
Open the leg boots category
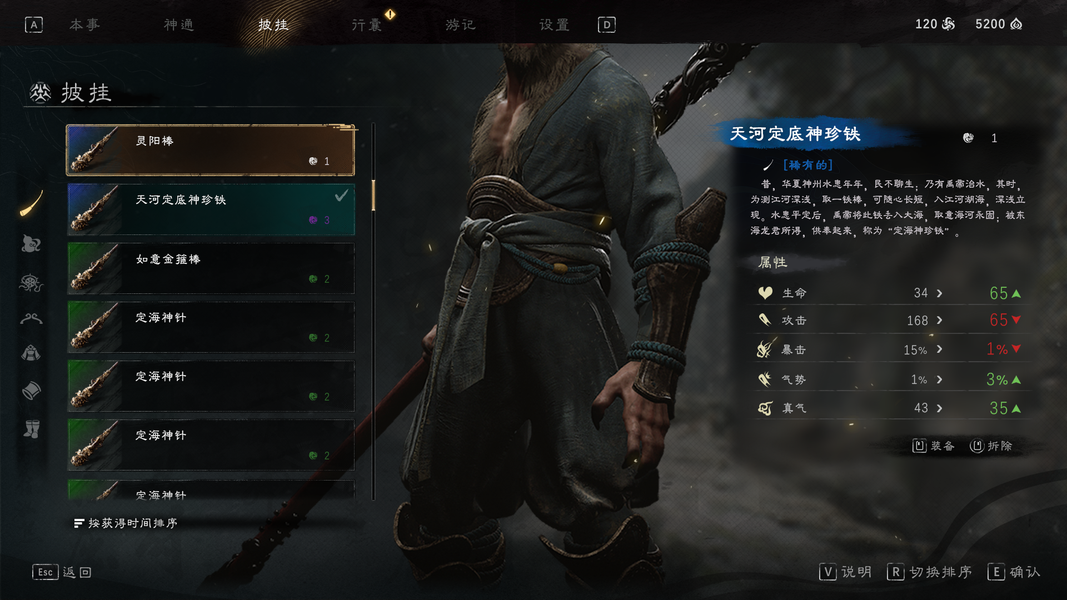pos(32,429)
